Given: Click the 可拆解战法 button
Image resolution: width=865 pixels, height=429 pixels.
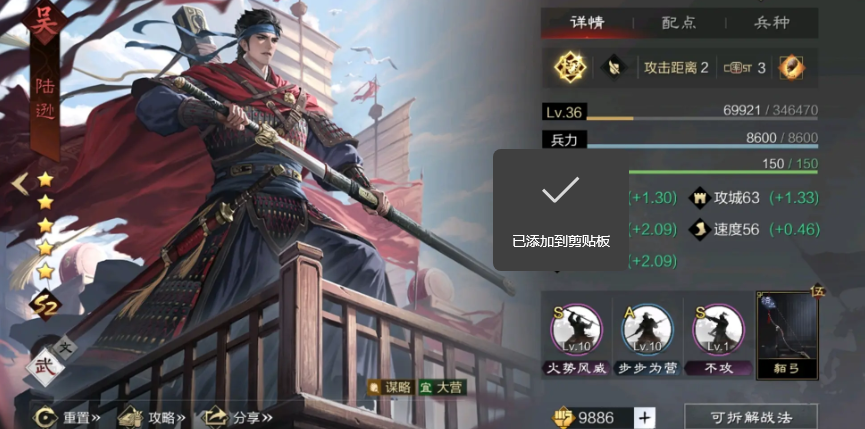Looking at the screenshot, I should (750, 417).
